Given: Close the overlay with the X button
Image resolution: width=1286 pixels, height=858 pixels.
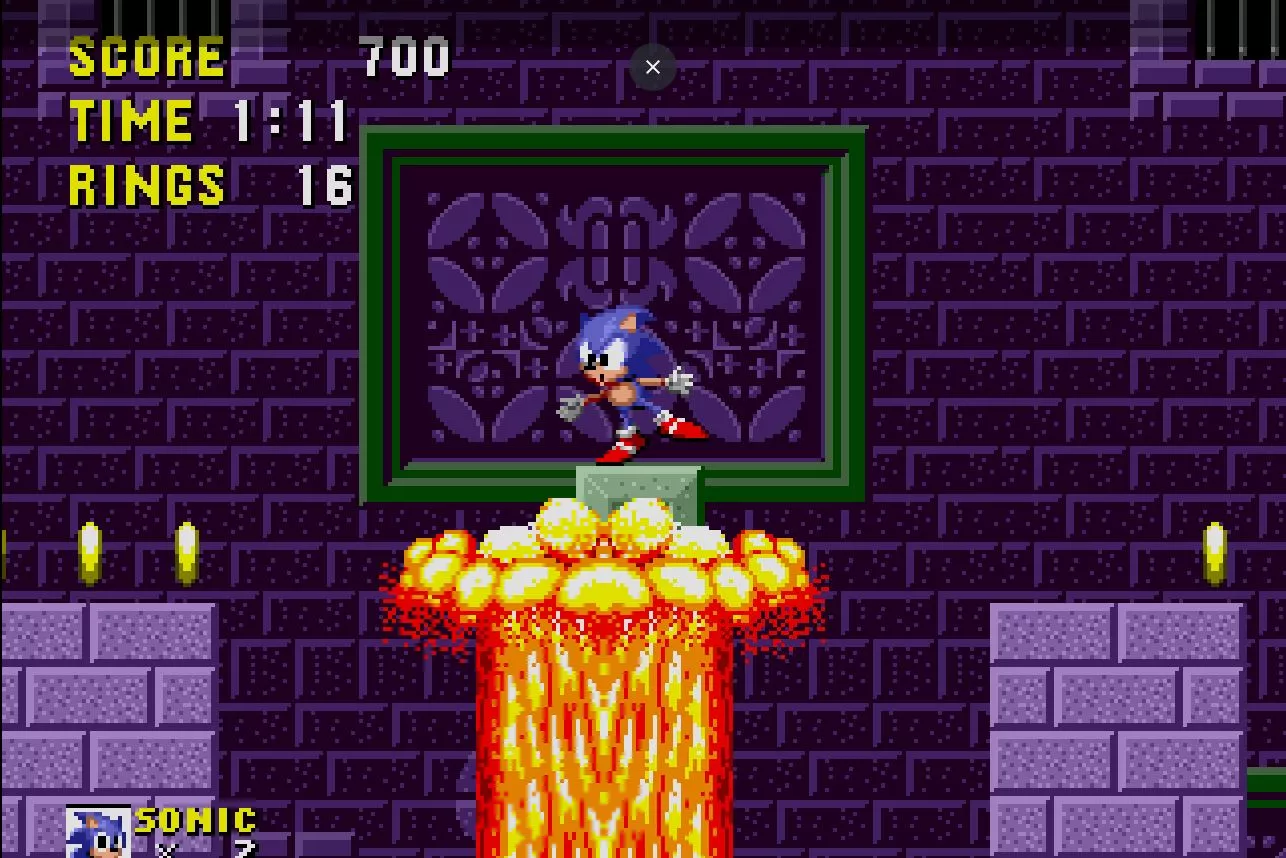Looking at the screenshot, I should (653, 67).
